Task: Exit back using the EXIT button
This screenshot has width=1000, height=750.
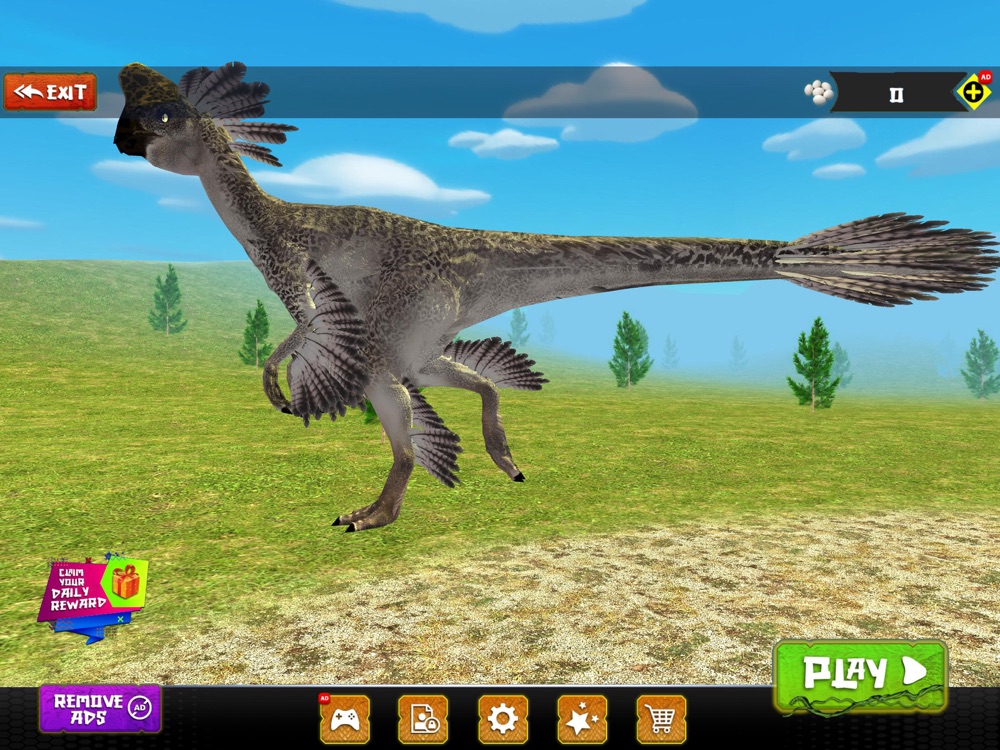Action: (x=50, y=92)
